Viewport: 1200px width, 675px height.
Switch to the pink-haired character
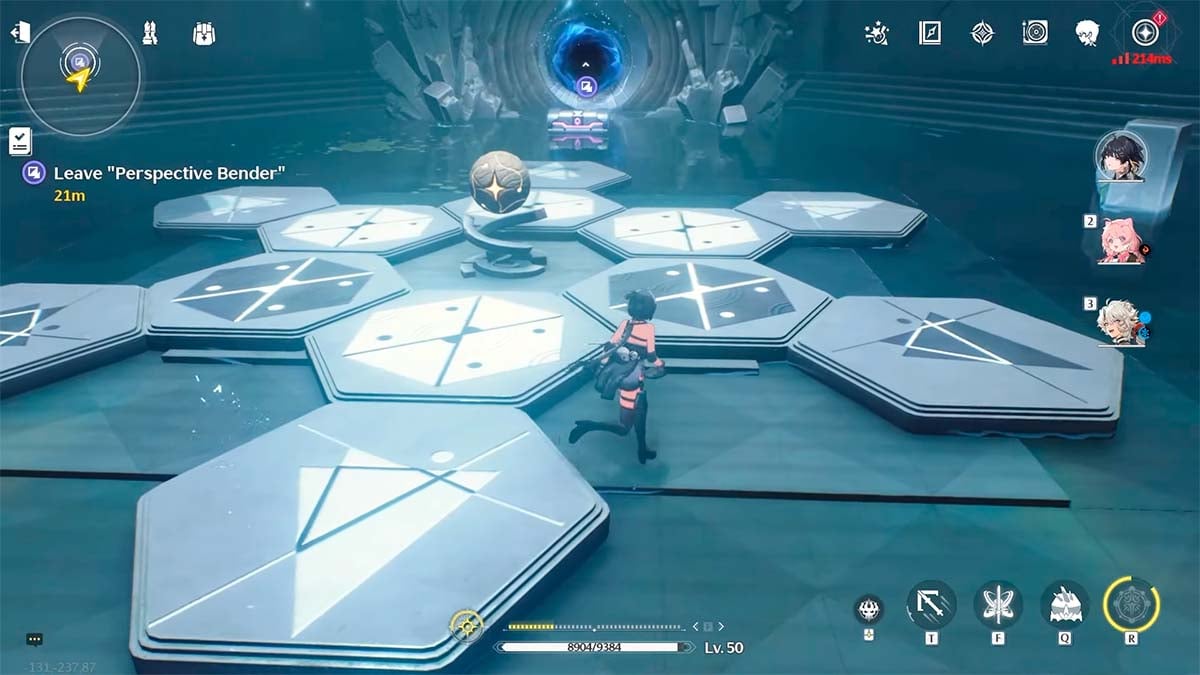(x=1122, y=240)
